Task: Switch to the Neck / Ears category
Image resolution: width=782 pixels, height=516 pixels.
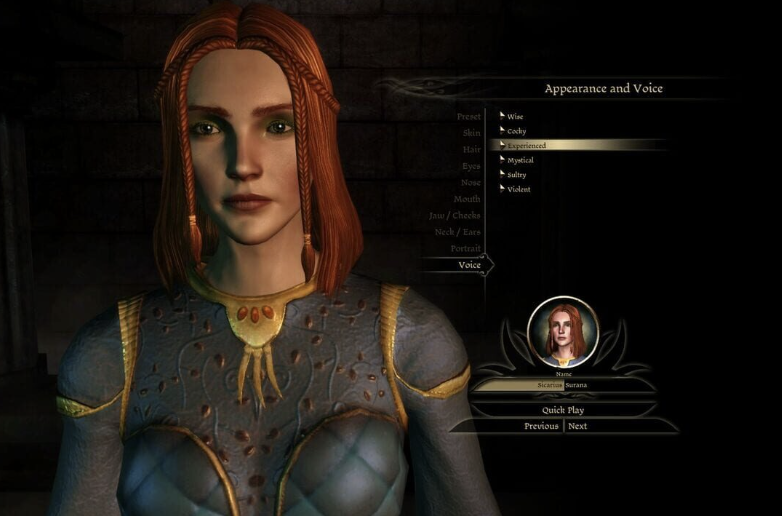Action: [456, 232]
